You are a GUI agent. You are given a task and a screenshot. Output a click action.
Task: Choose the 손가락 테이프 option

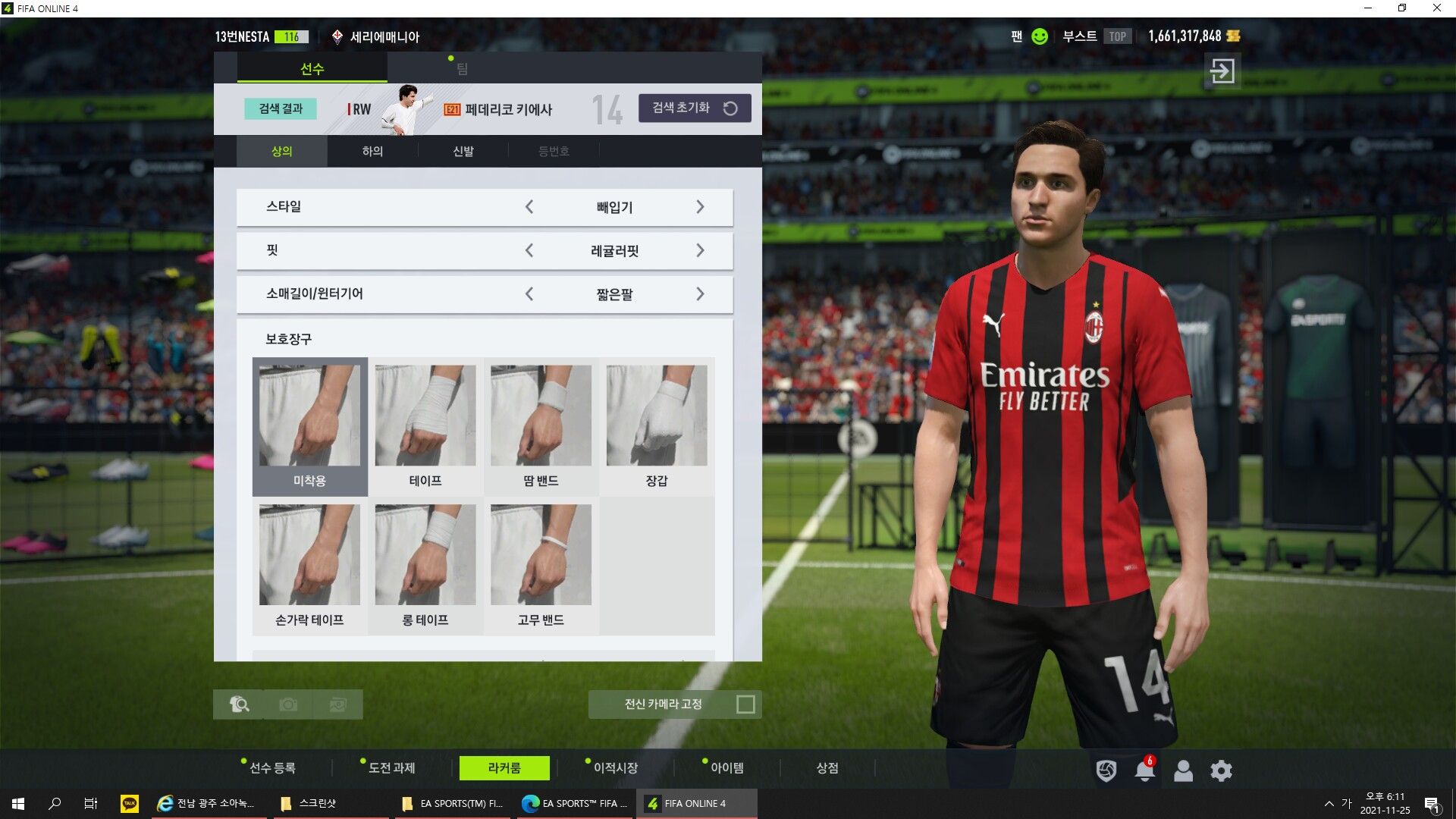[x=309, y=565]
